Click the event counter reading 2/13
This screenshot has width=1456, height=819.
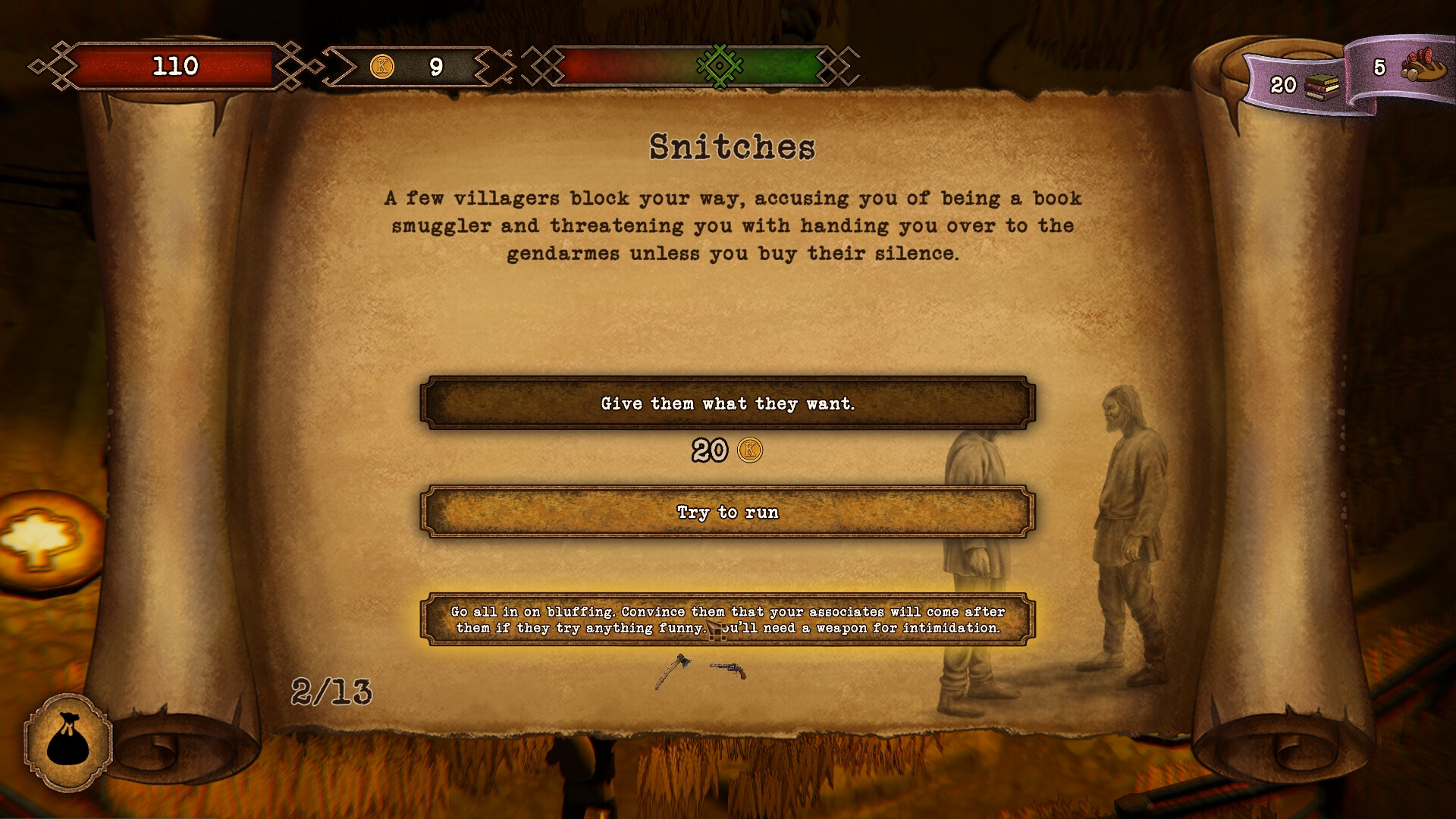tap(331, 690)
